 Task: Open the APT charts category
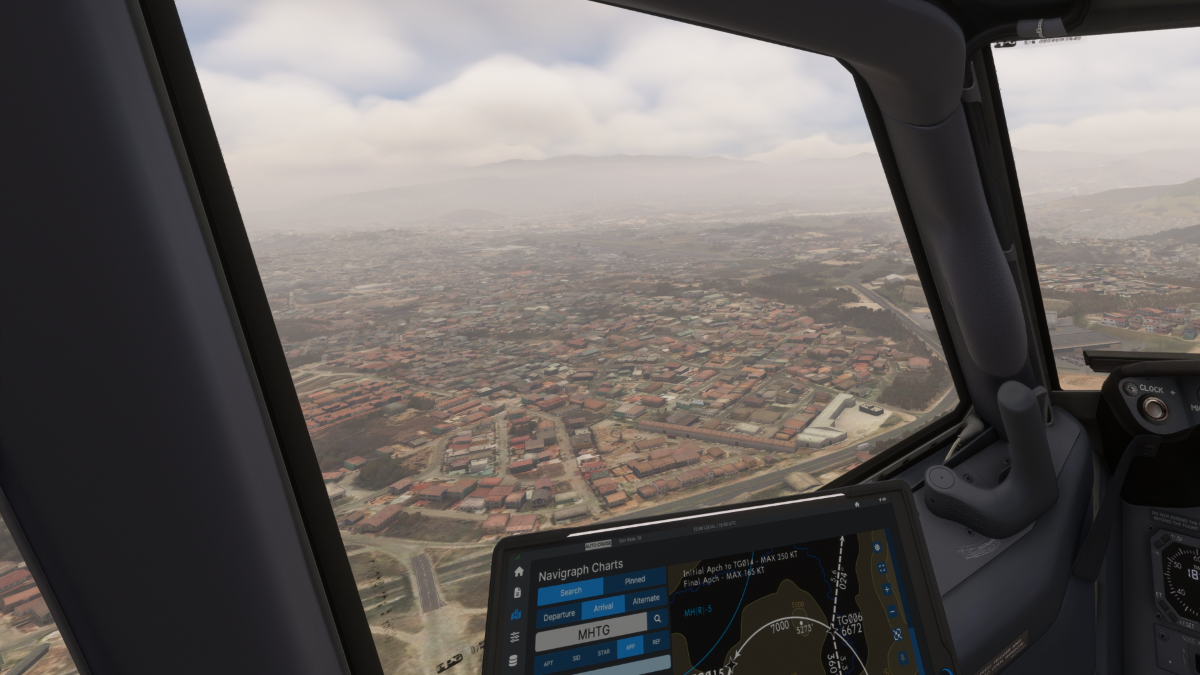[548, 663]
